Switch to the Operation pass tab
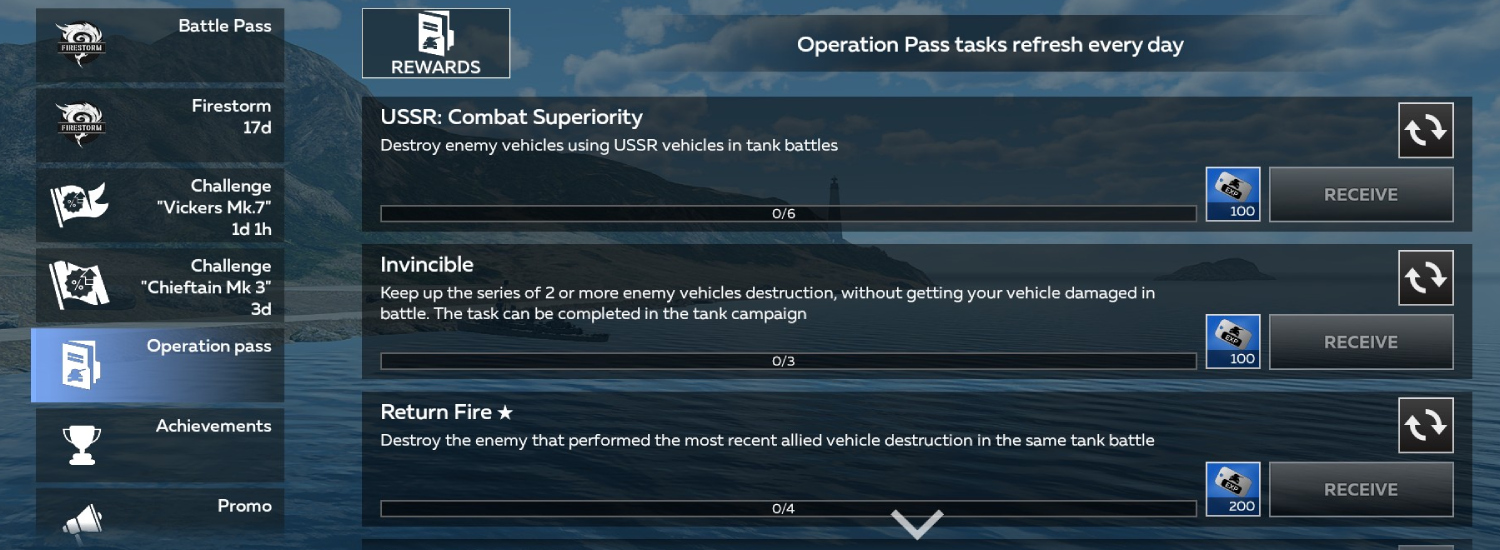This screenshot has height=550, width=1500. pos(158,365)
